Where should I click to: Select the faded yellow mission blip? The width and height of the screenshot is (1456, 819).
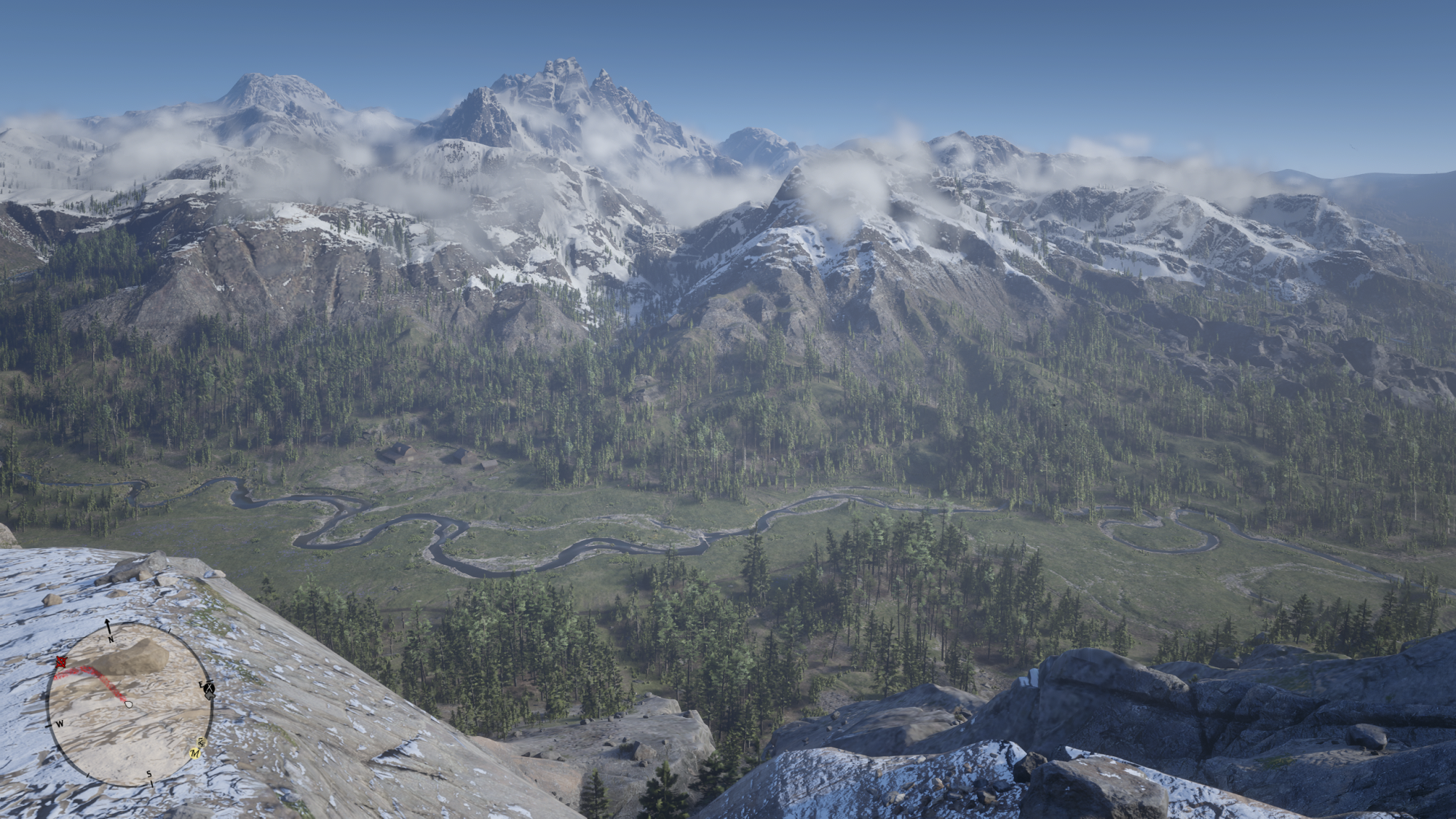point(202,742)
